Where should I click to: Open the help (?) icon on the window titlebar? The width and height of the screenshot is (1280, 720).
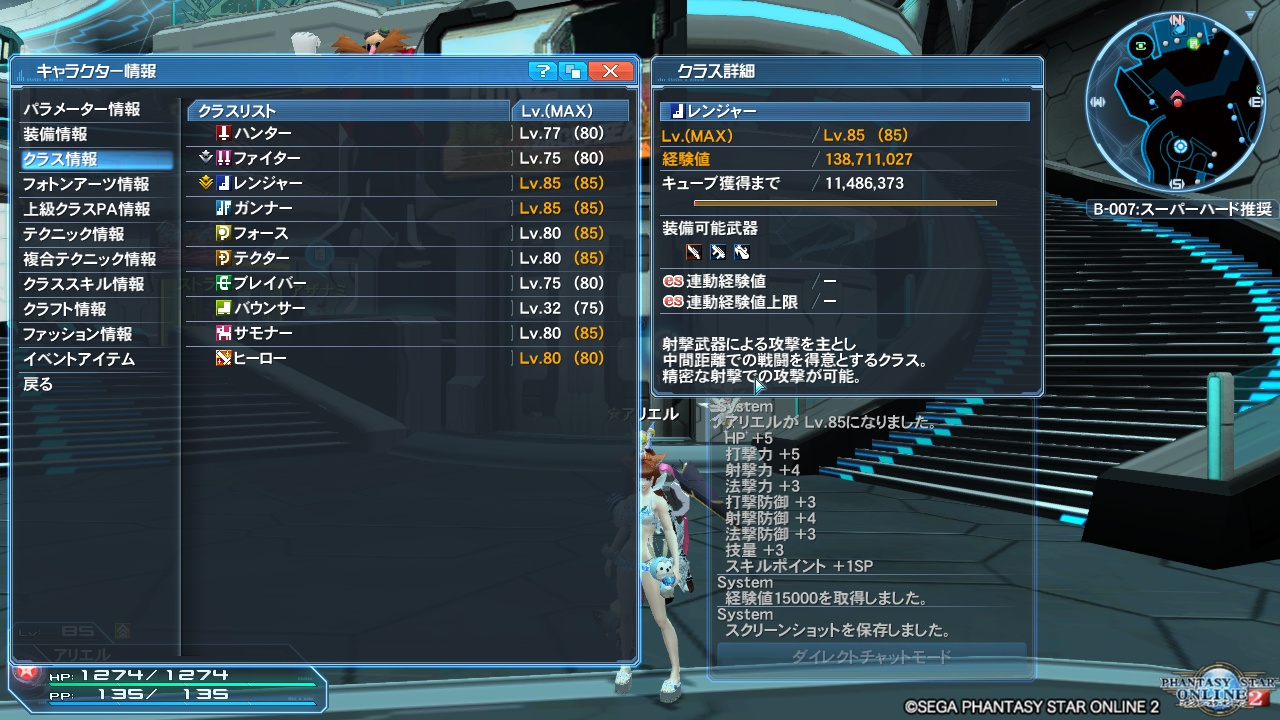541,71
